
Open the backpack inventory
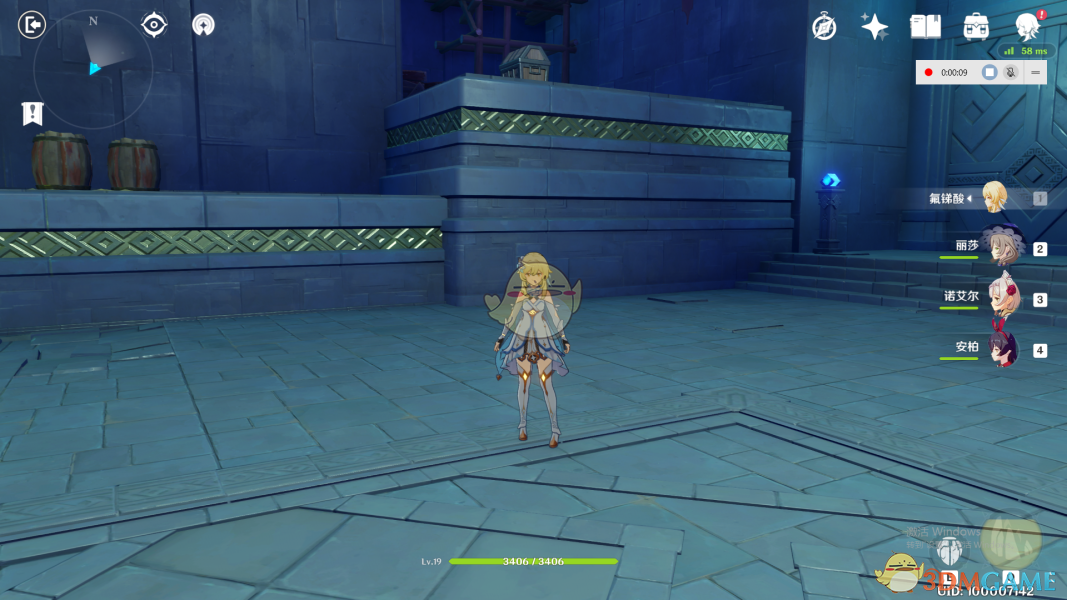pos(976,27)
